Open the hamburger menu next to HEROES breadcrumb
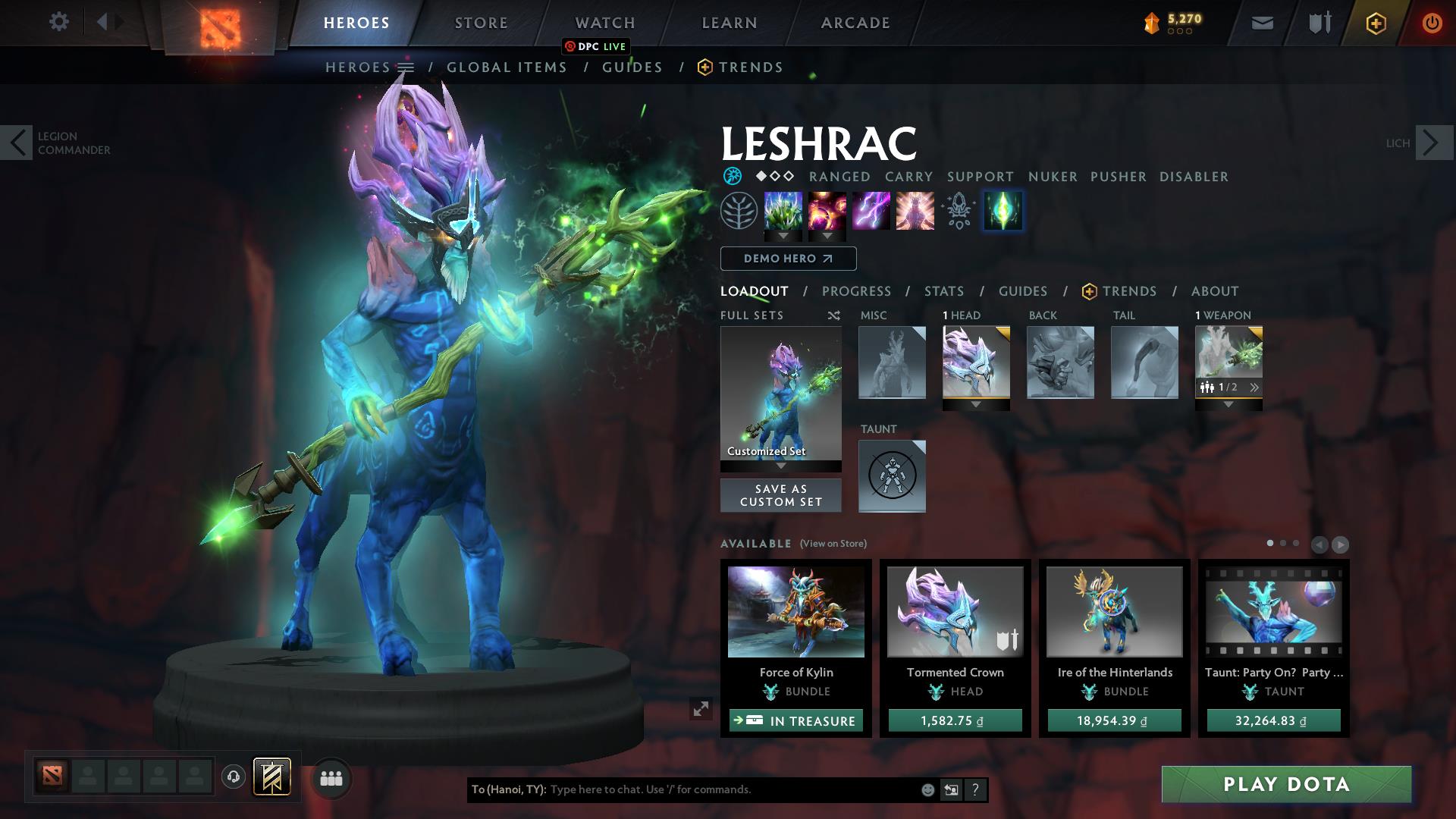Viewport: 1456px width, 819px height. pyautogui.click(x=406, y=67)
